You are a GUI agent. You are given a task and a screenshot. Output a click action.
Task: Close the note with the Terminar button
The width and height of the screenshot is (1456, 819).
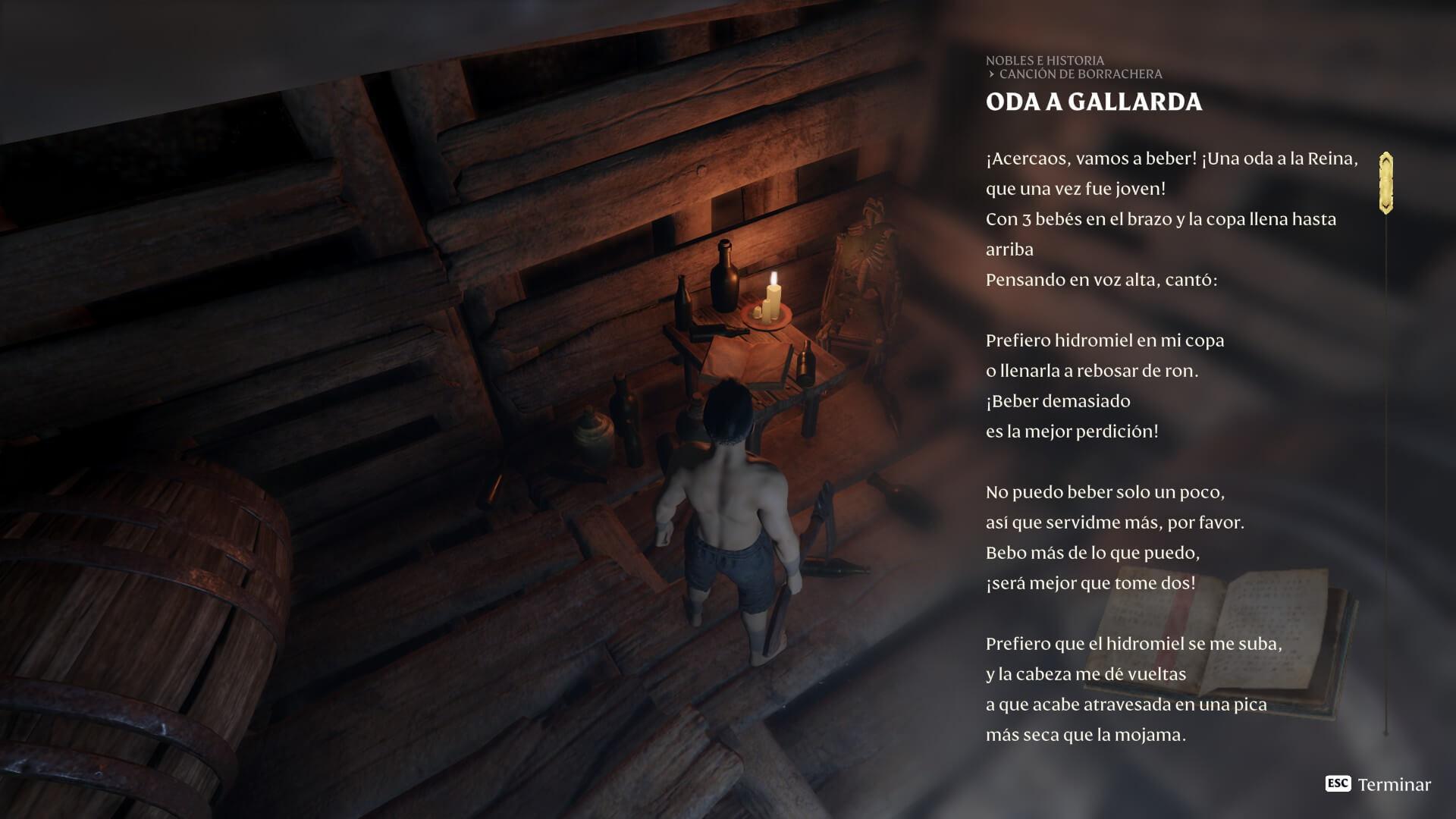1378,784
